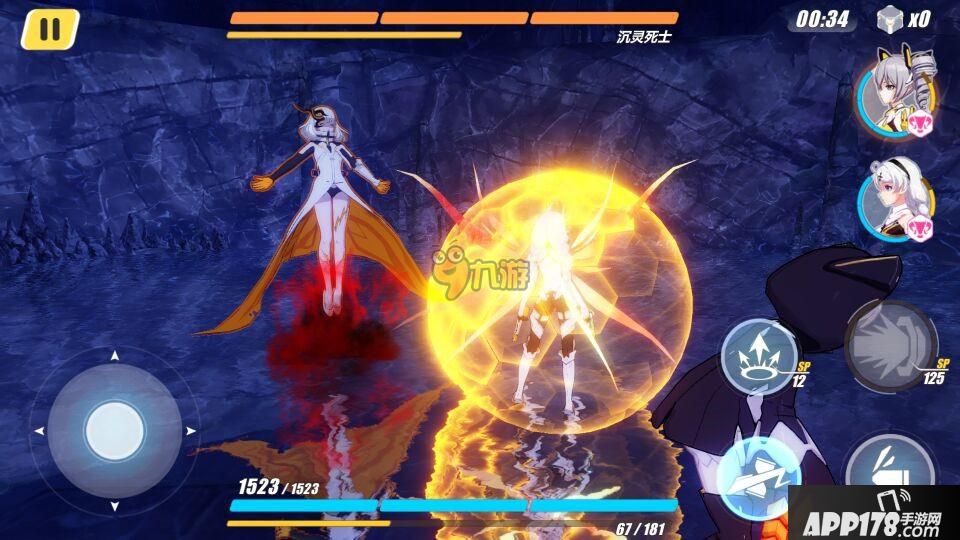Tap the basic attack gun button

[x=888, y=474]
